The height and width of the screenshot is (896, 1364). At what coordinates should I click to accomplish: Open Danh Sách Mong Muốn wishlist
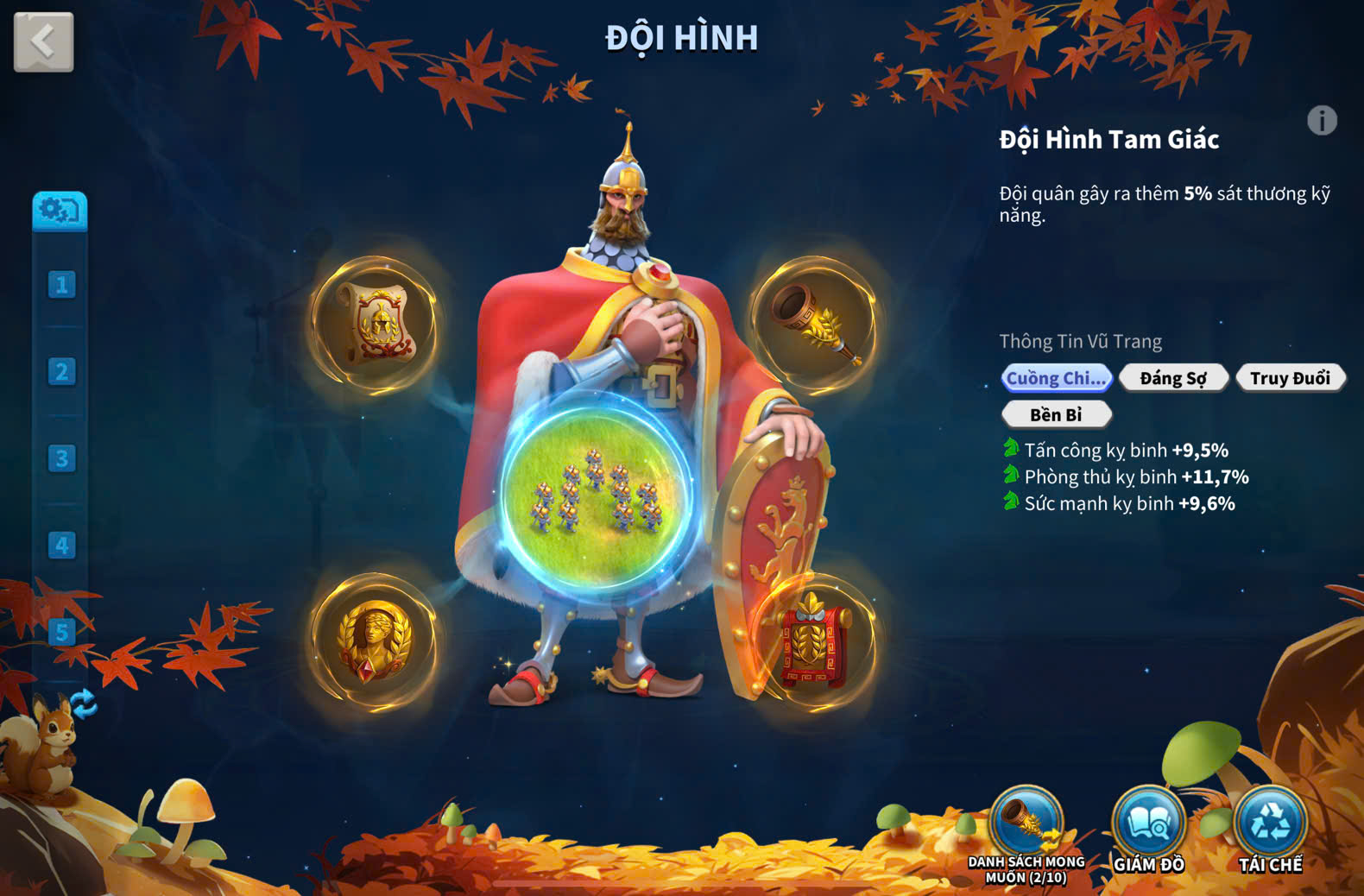(1026, 824)
